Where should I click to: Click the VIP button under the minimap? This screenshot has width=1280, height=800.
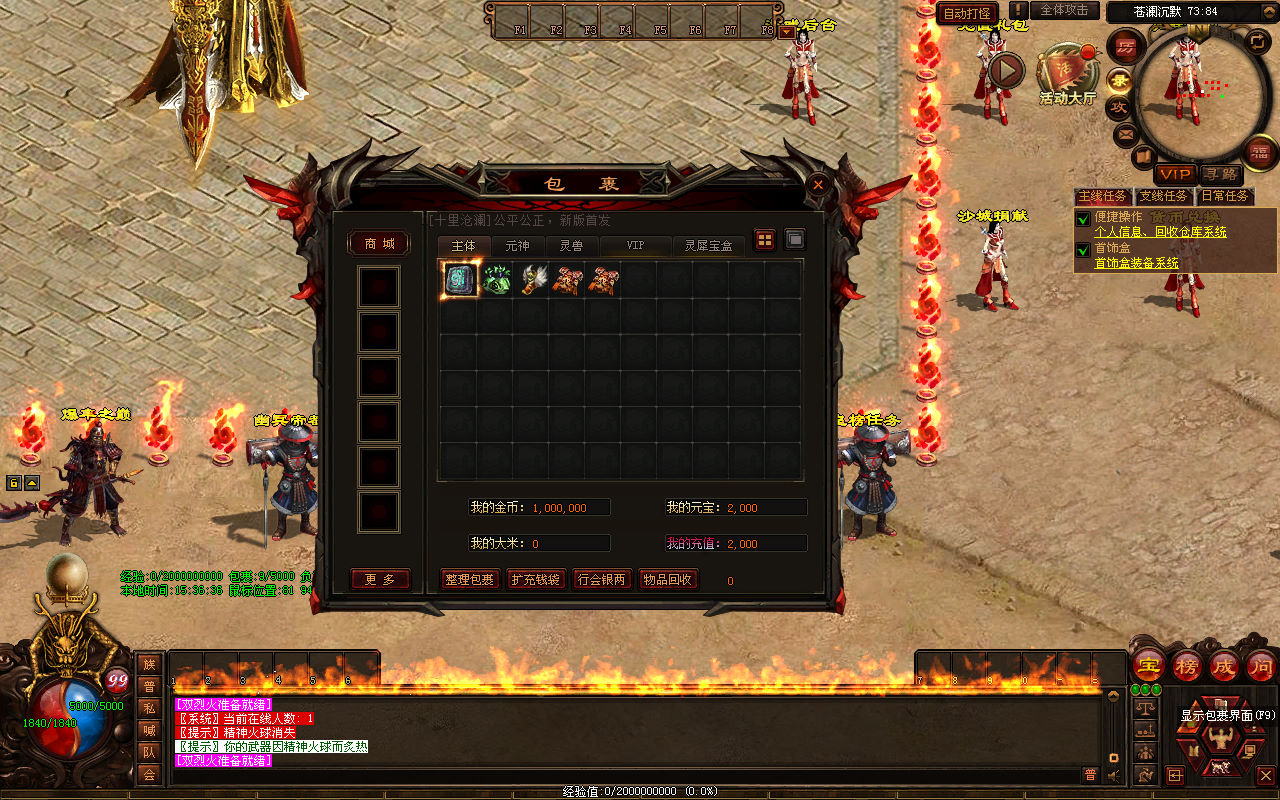(x=1175, y=174)
